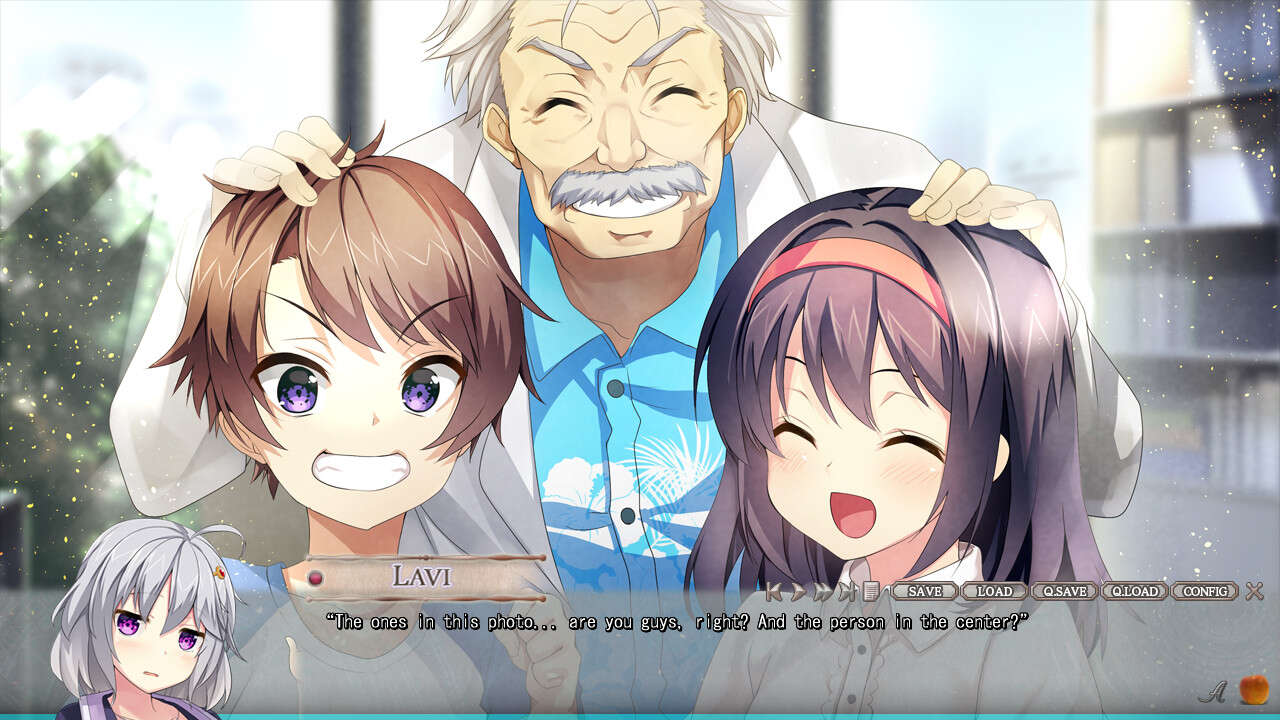Hide the dialogue box with the X
The image size is (1280, 720).
[x=1254, y=591]
